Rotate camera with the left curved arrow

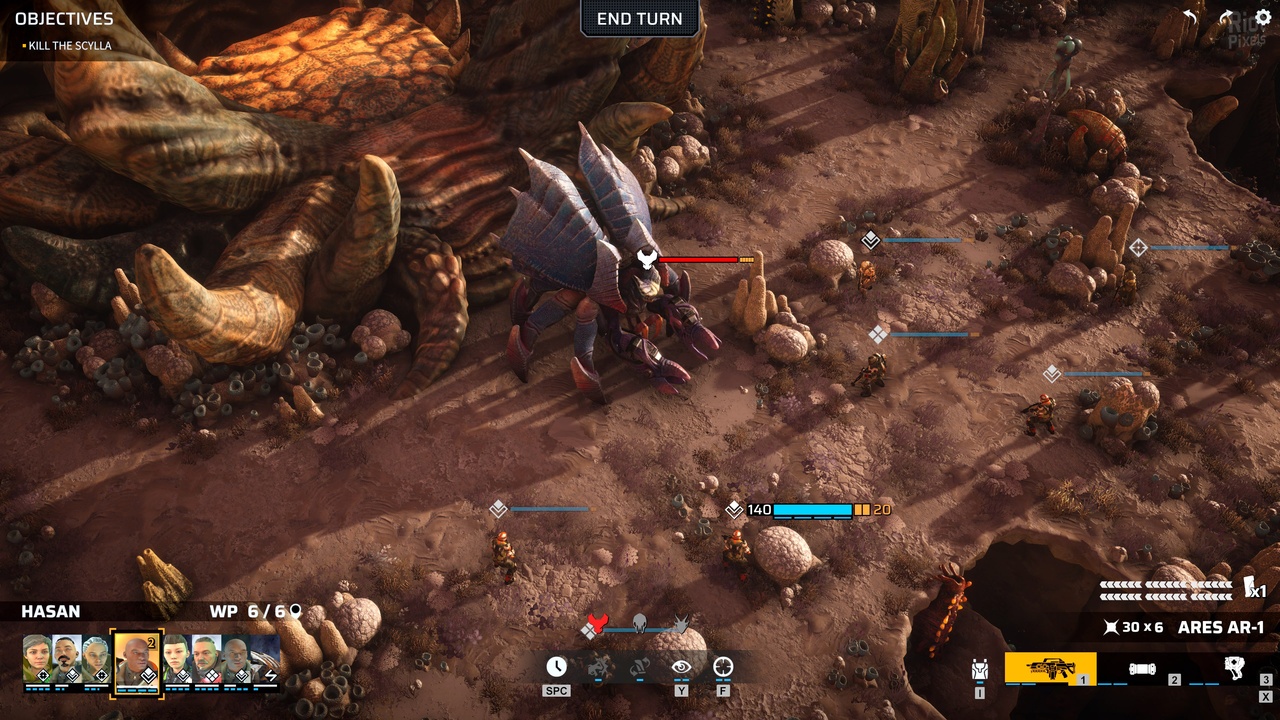pos(1190,17)
